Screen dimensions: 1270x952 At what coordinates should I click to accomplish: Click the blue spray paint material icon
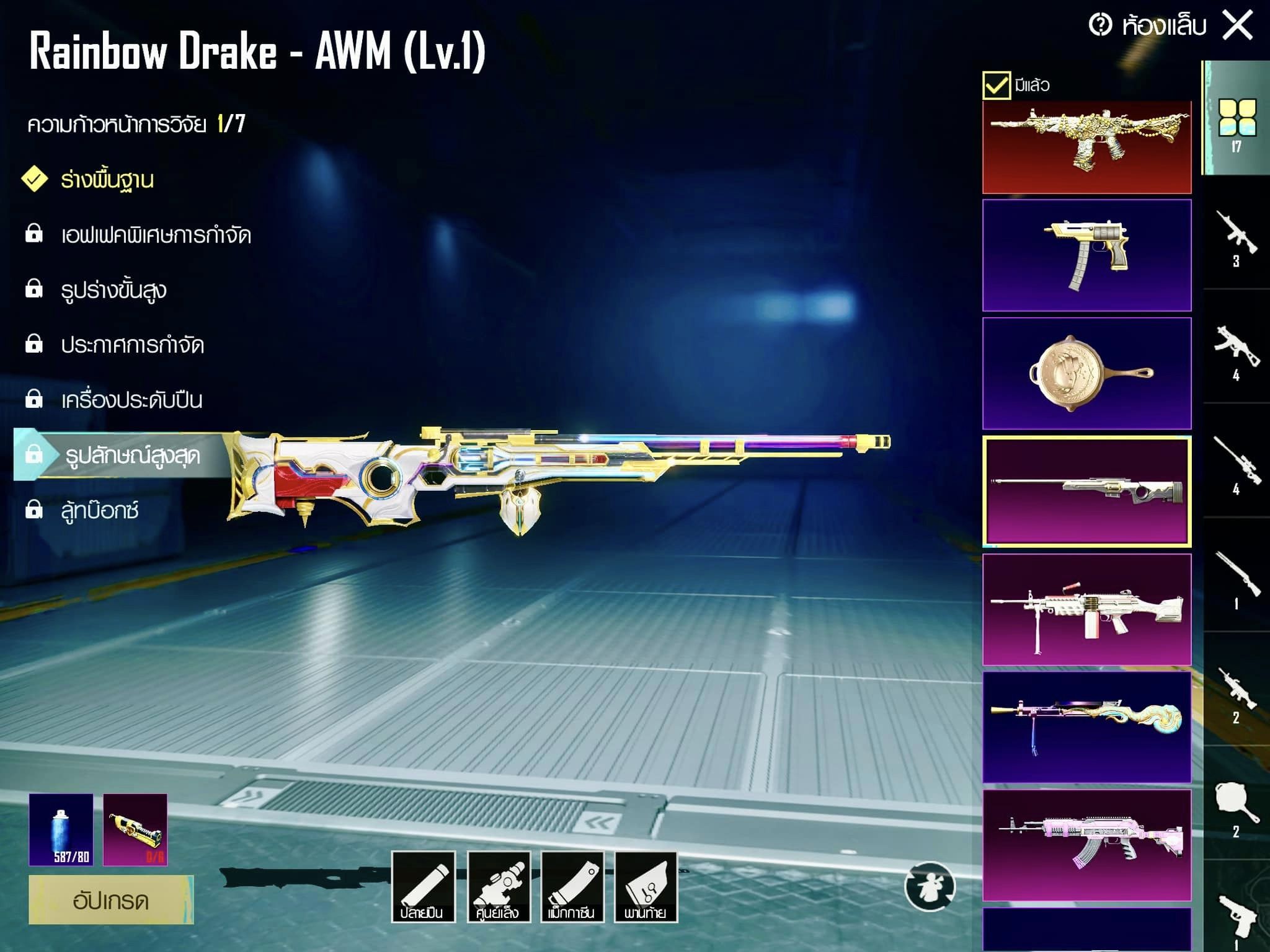pyautogui.click(x=61, y=829)
